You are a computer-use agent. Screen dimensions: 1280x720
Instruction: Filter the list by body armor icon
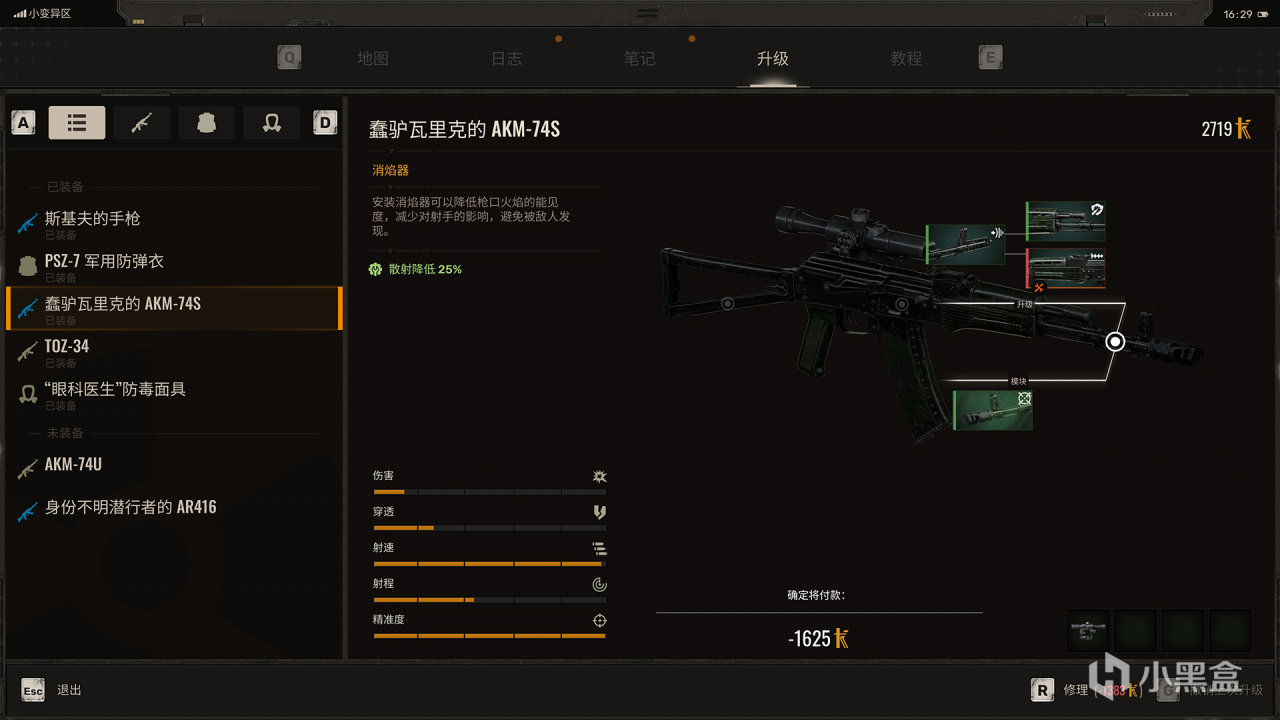[207, 123]
